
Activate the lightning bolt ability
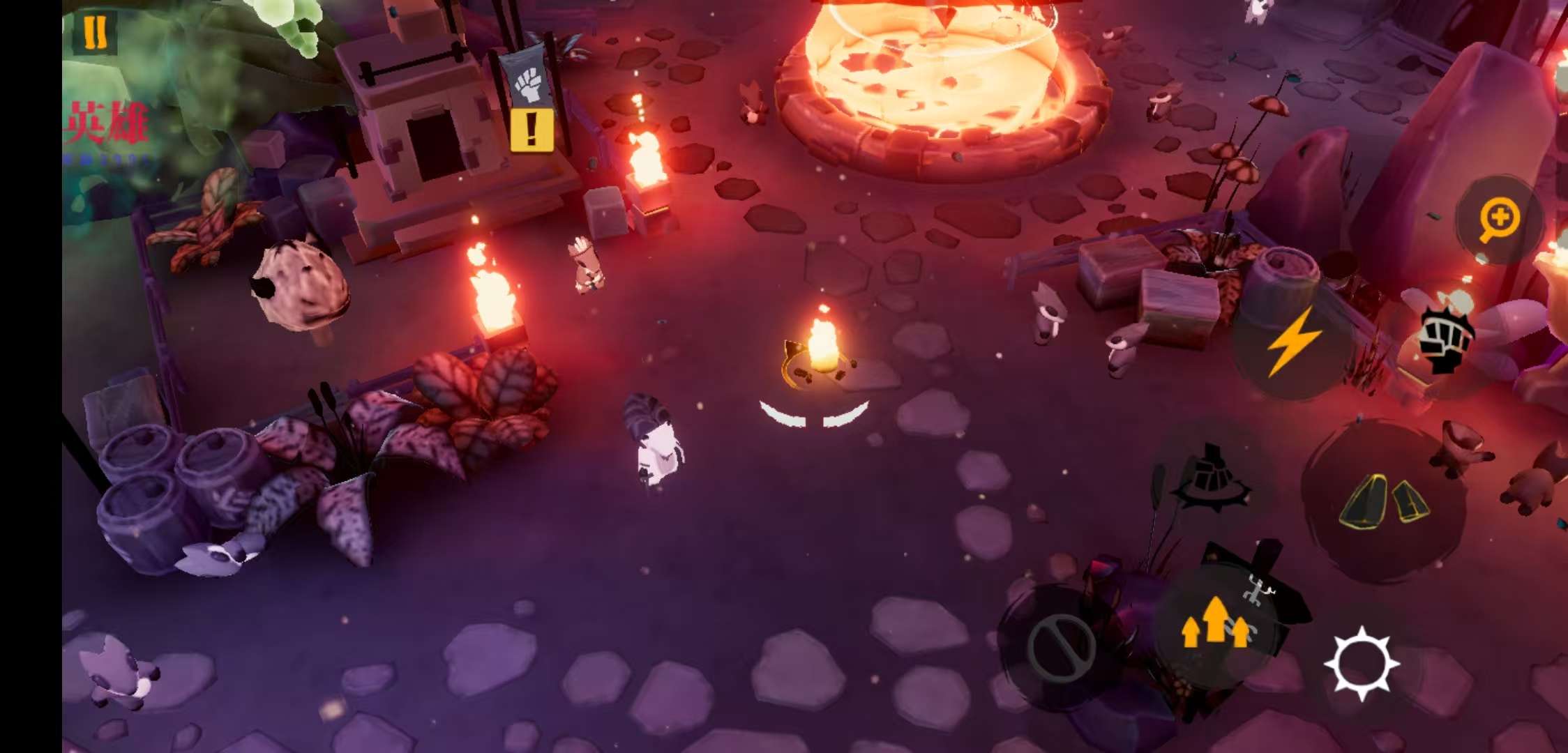tap(1292, 343)
